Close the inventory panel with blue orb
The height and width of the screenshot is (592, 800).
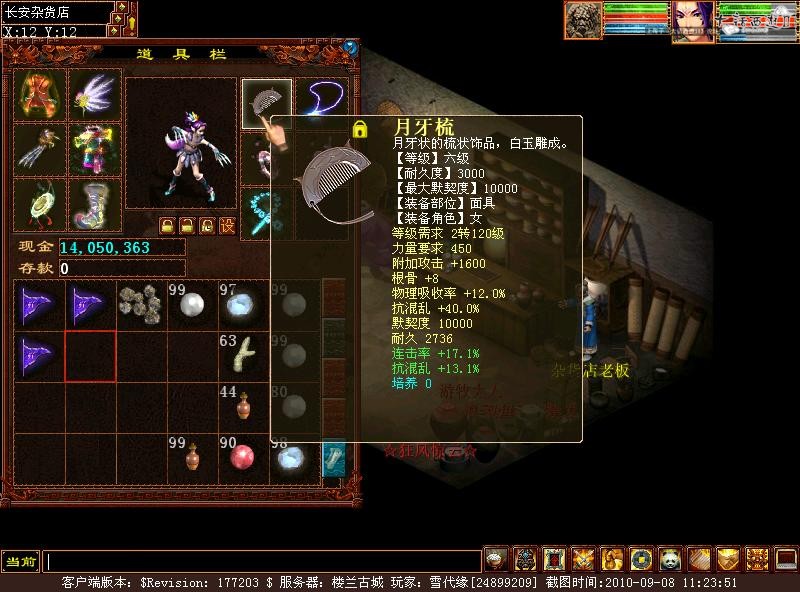(351, 47)
